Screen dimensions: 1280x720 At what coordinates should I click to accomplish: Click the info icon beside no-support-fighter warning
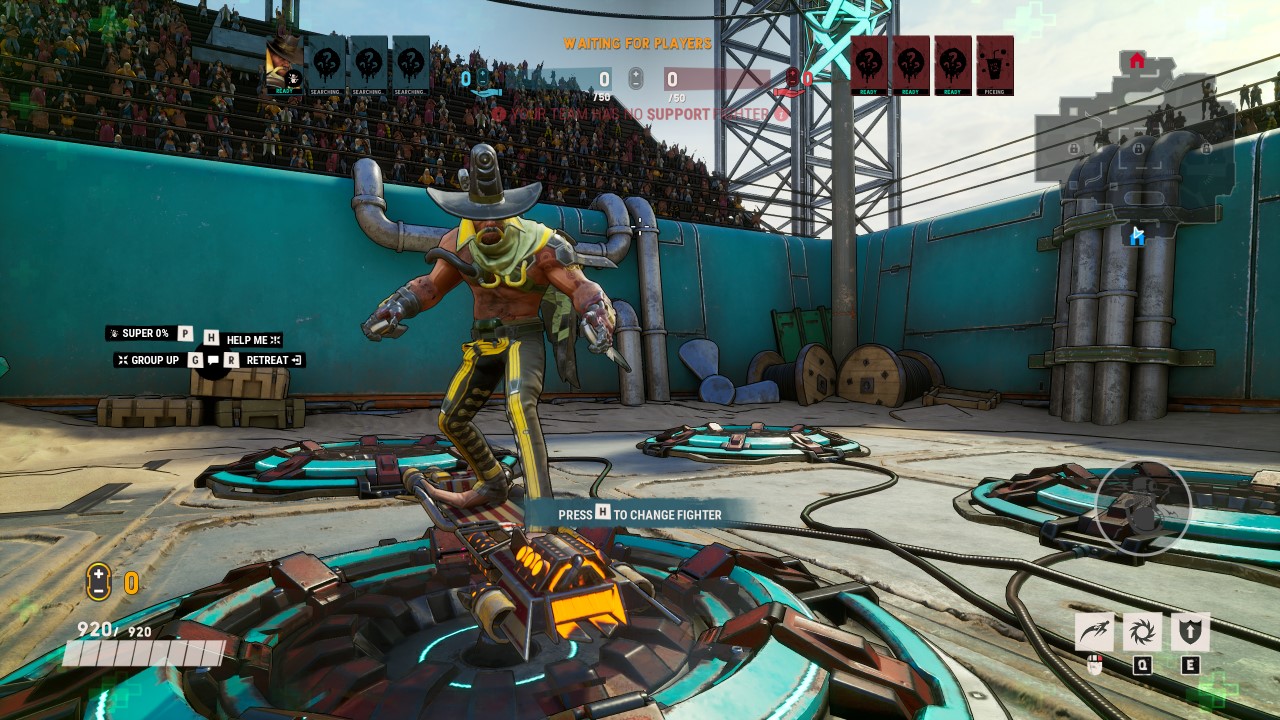tap(781, 115)
